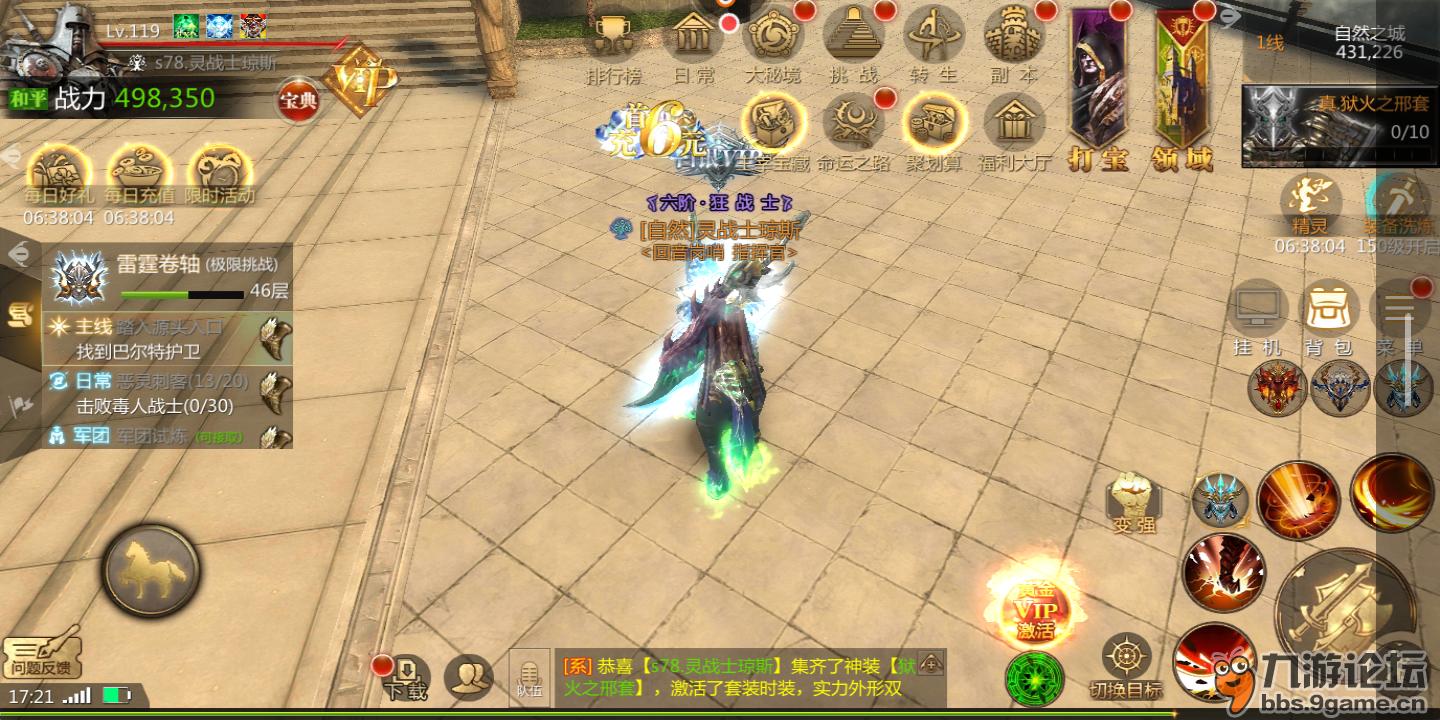Tap the 切换目标 switch target button

click(x=1126, y=665)
